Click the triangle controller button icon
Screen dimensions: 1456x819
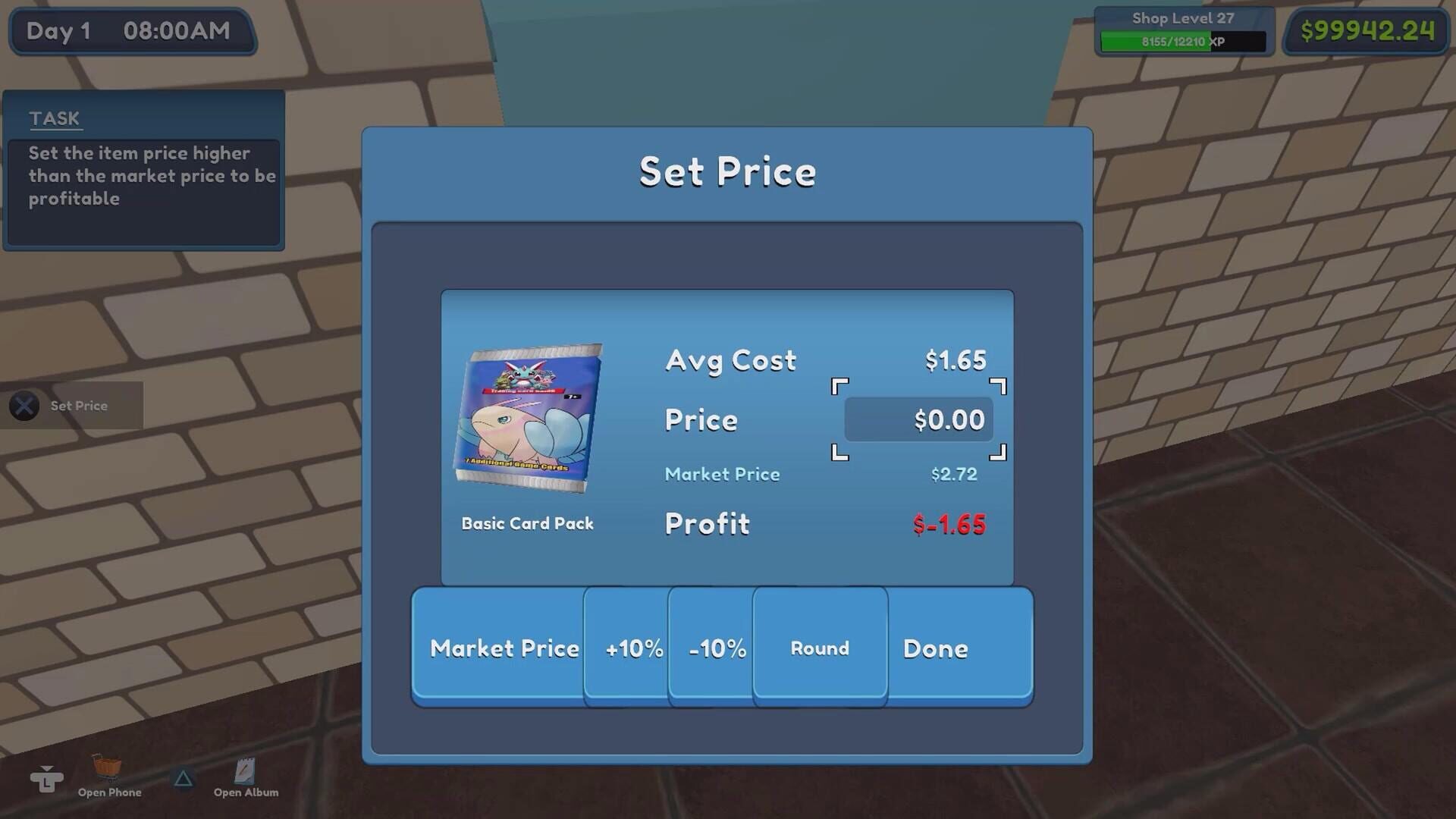point(183,777)
